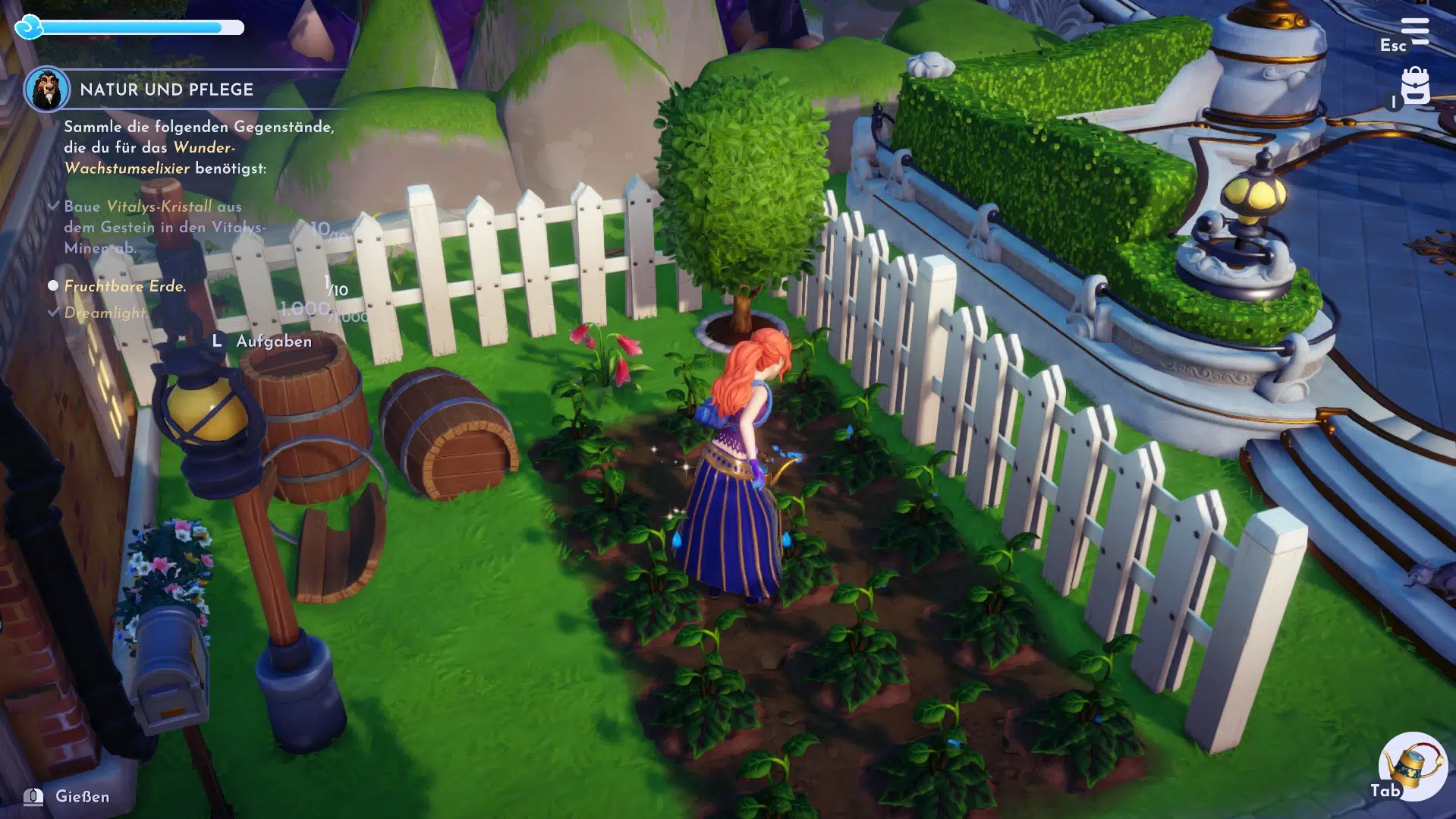Expand the Aufgaben quest log
The height and width of the screenshot is (819, 1456).
click(x=263, y=342)
